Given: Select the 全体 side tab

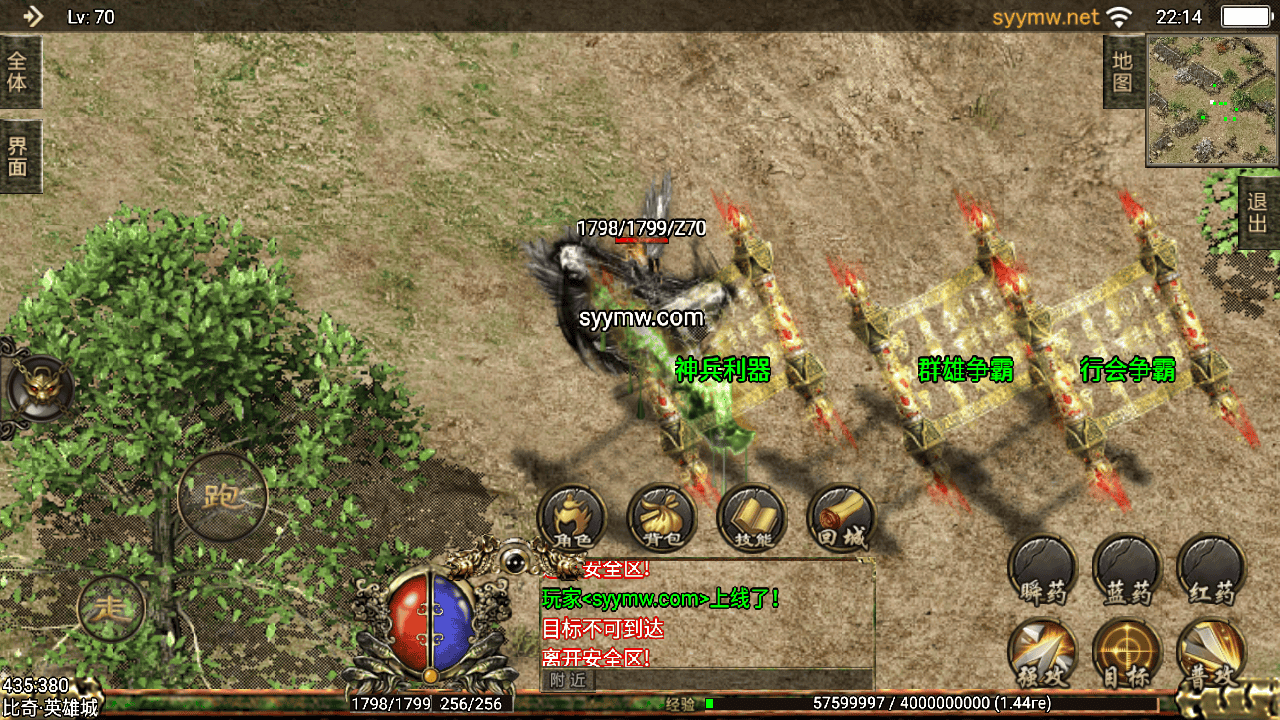Looking at the screenshot, I should click(x=19, y=72).
